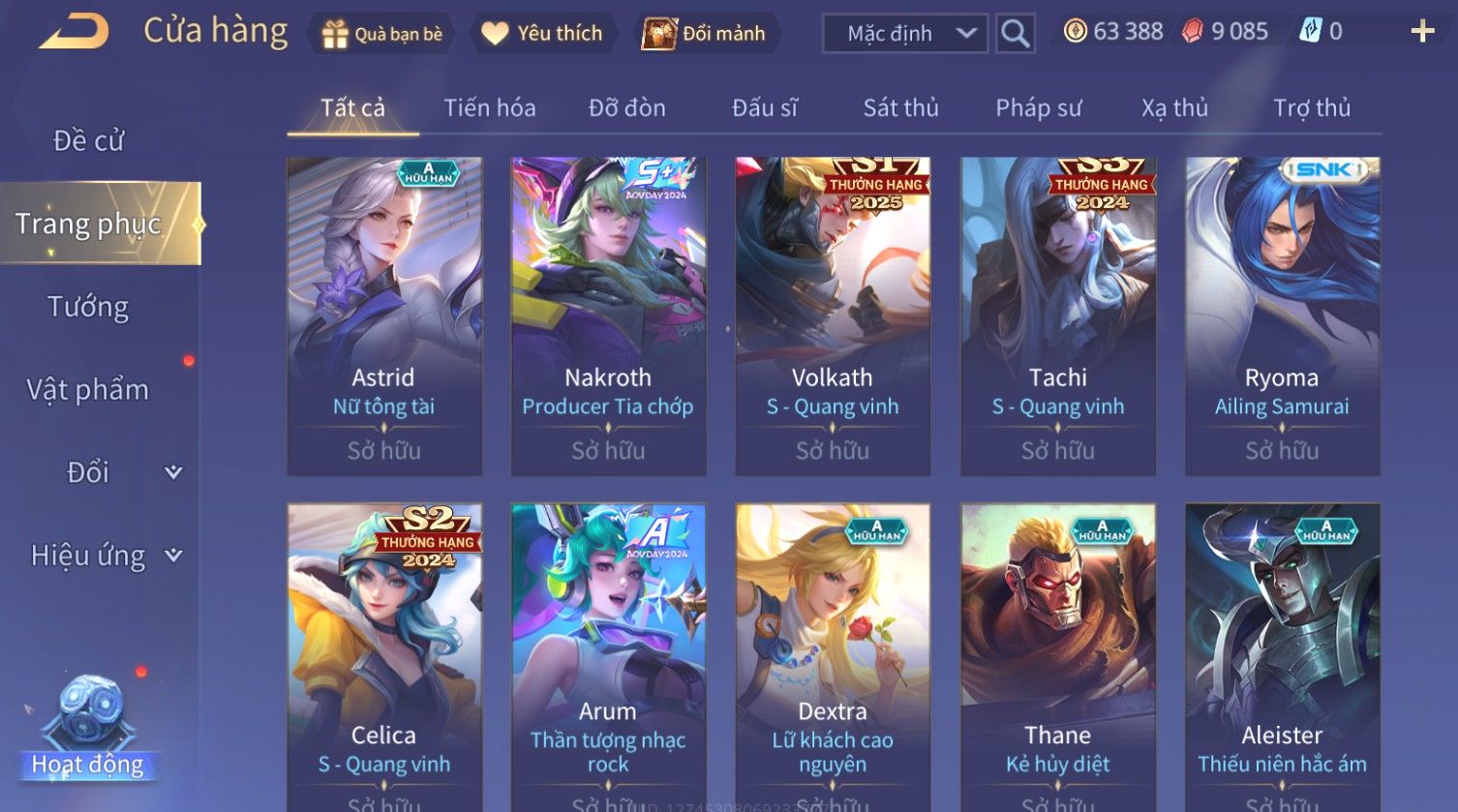Screen dimensions: 1458x812
Task: Open the Vật phẩm shop section
Action: point(88,390)
